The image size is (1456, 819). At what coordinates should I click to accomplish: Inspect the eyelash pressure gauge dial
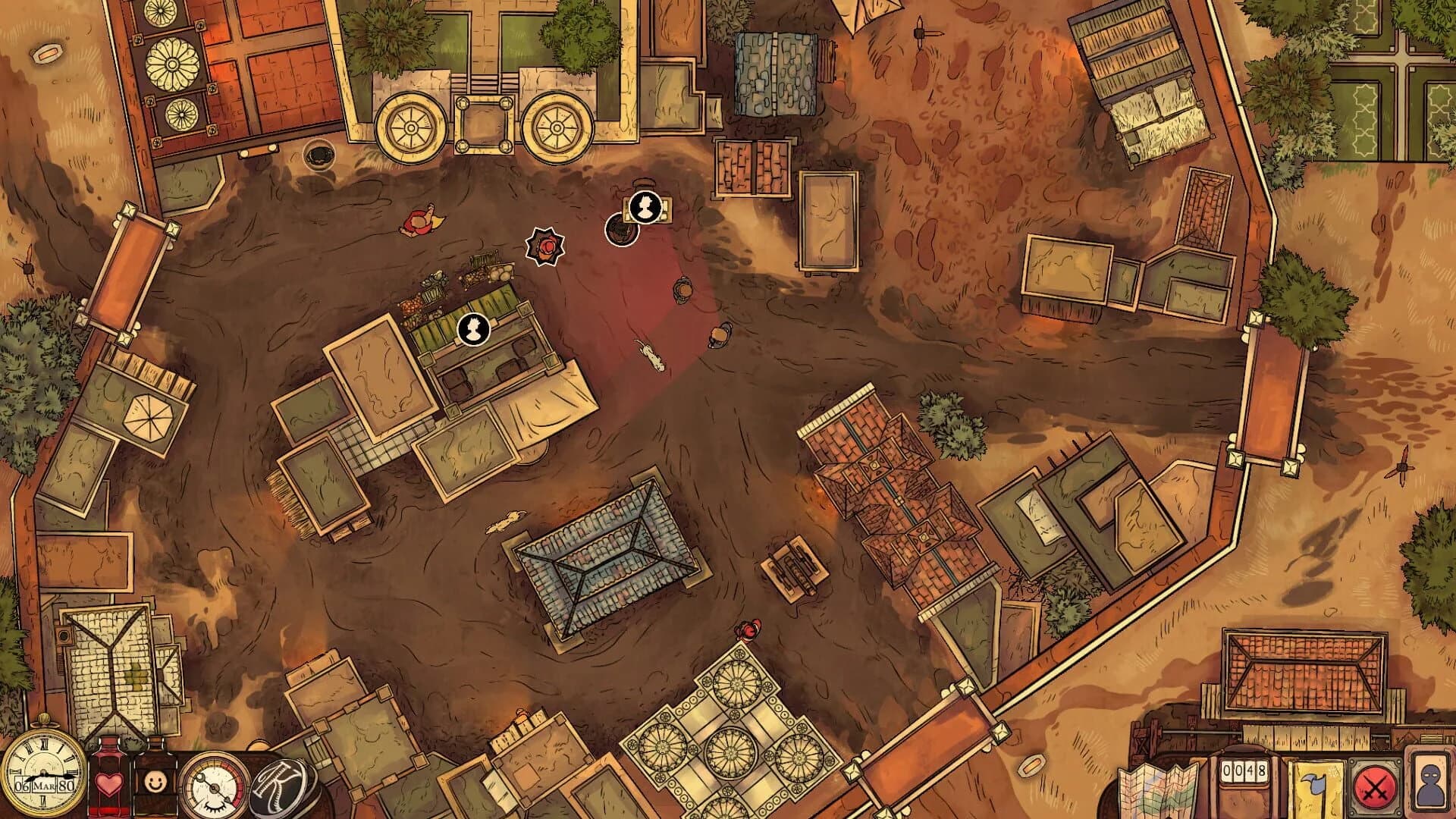point(213,786)
